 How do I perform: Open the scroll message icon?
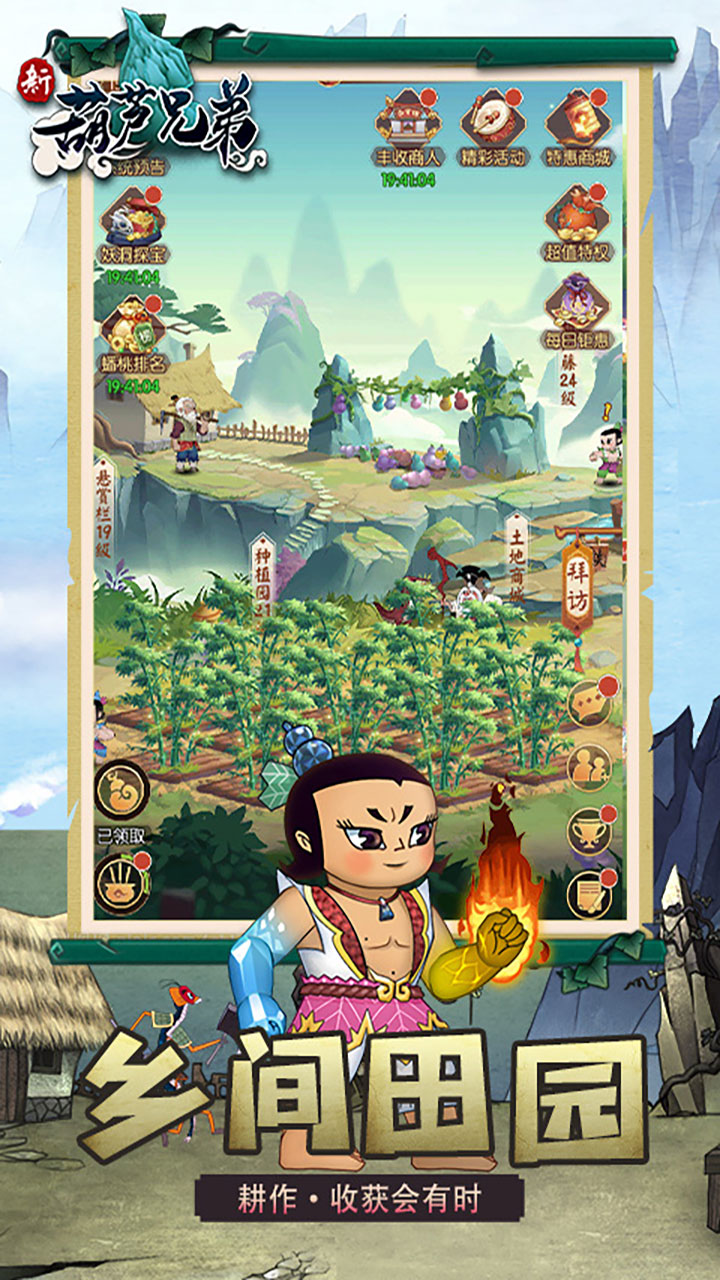(590, 703)
